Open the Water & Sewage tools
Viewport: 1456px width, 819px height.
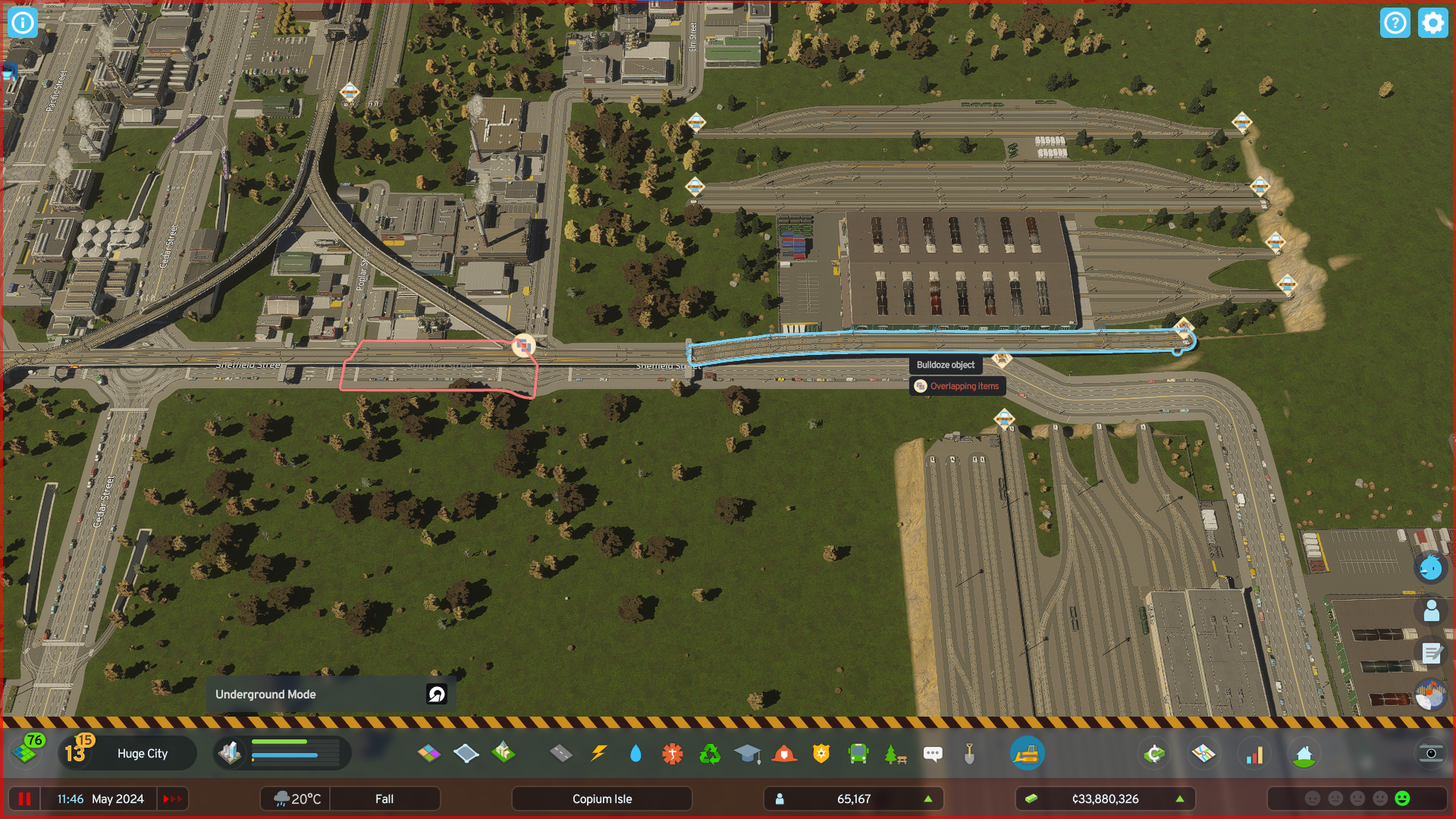tap(635, 753)
